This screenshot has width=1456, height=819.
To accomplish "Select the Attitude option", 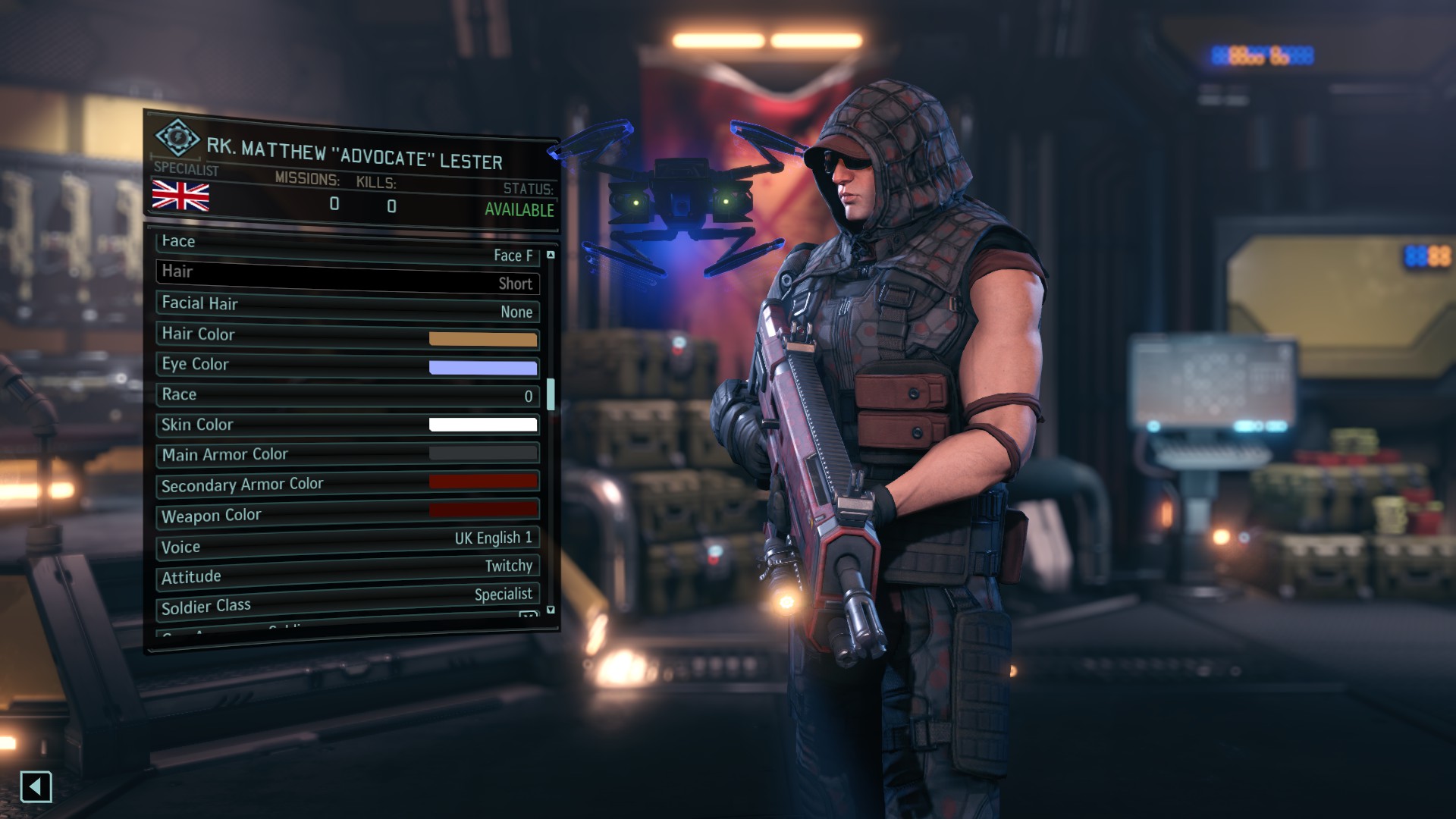I will [x=347, y=571].
